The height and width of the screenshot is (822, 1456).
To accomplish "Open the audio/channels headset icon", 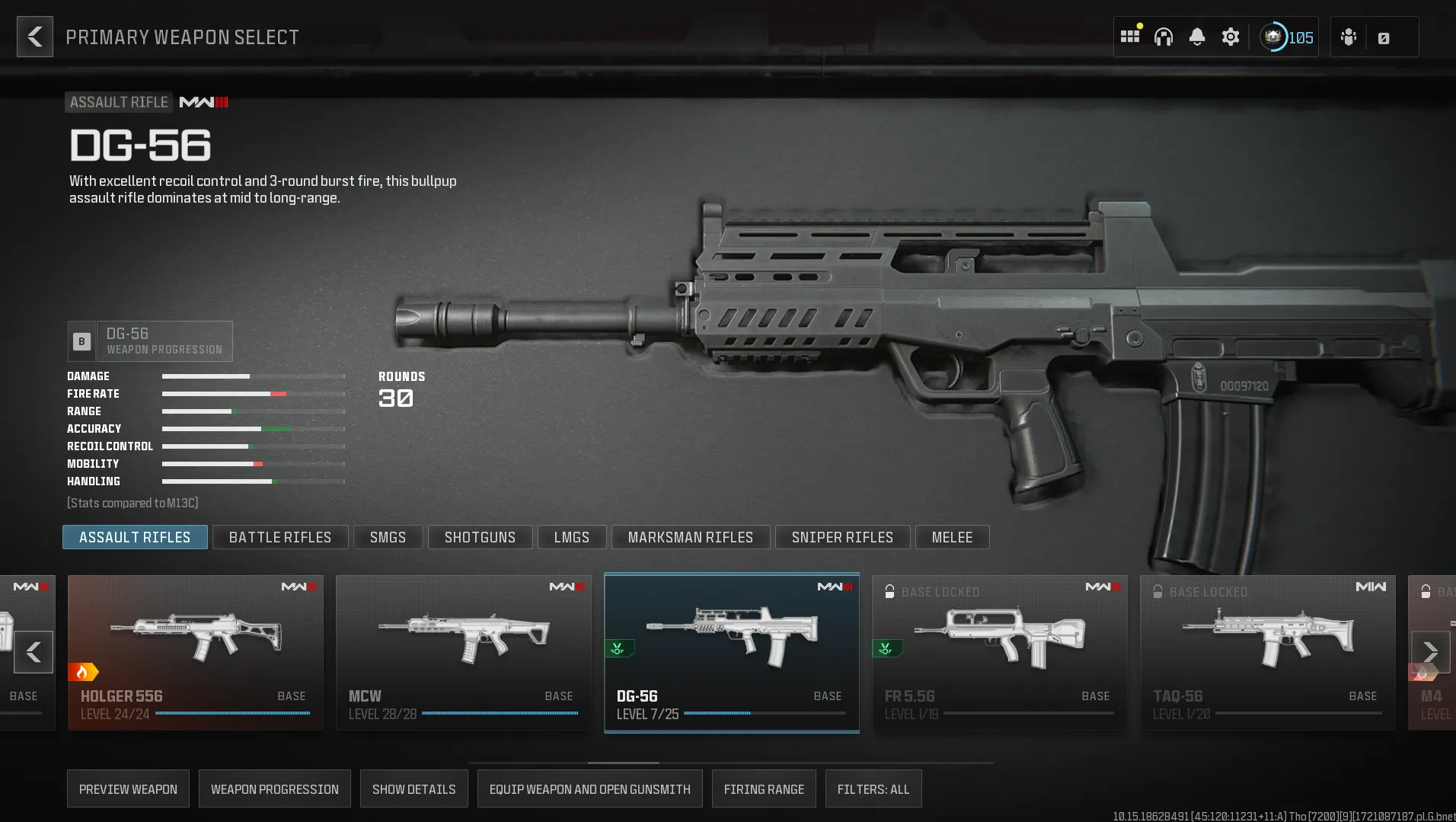I will (1164, 36).
